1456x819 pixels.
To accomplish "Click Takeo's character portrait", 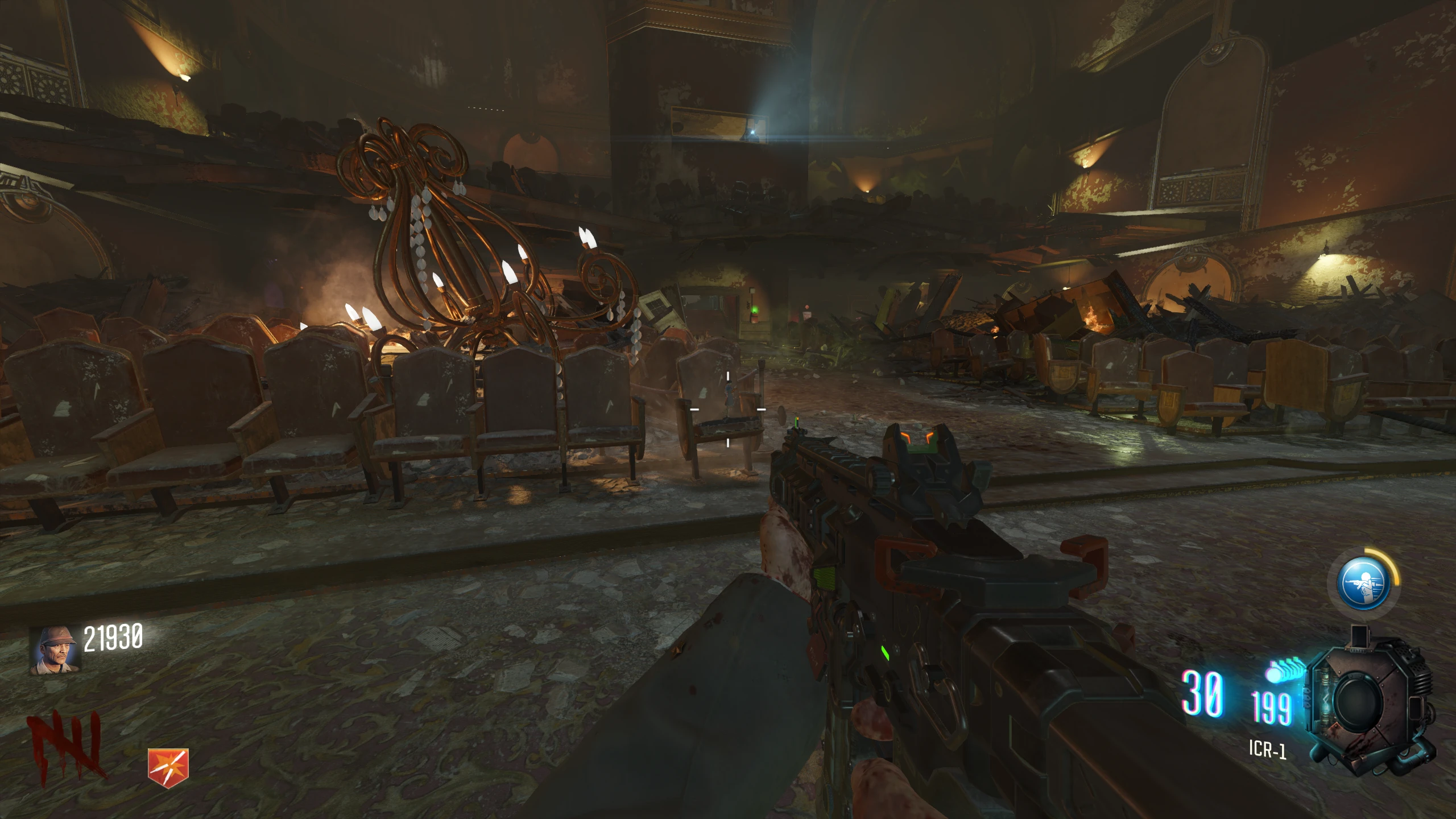I will pos(55,651).
